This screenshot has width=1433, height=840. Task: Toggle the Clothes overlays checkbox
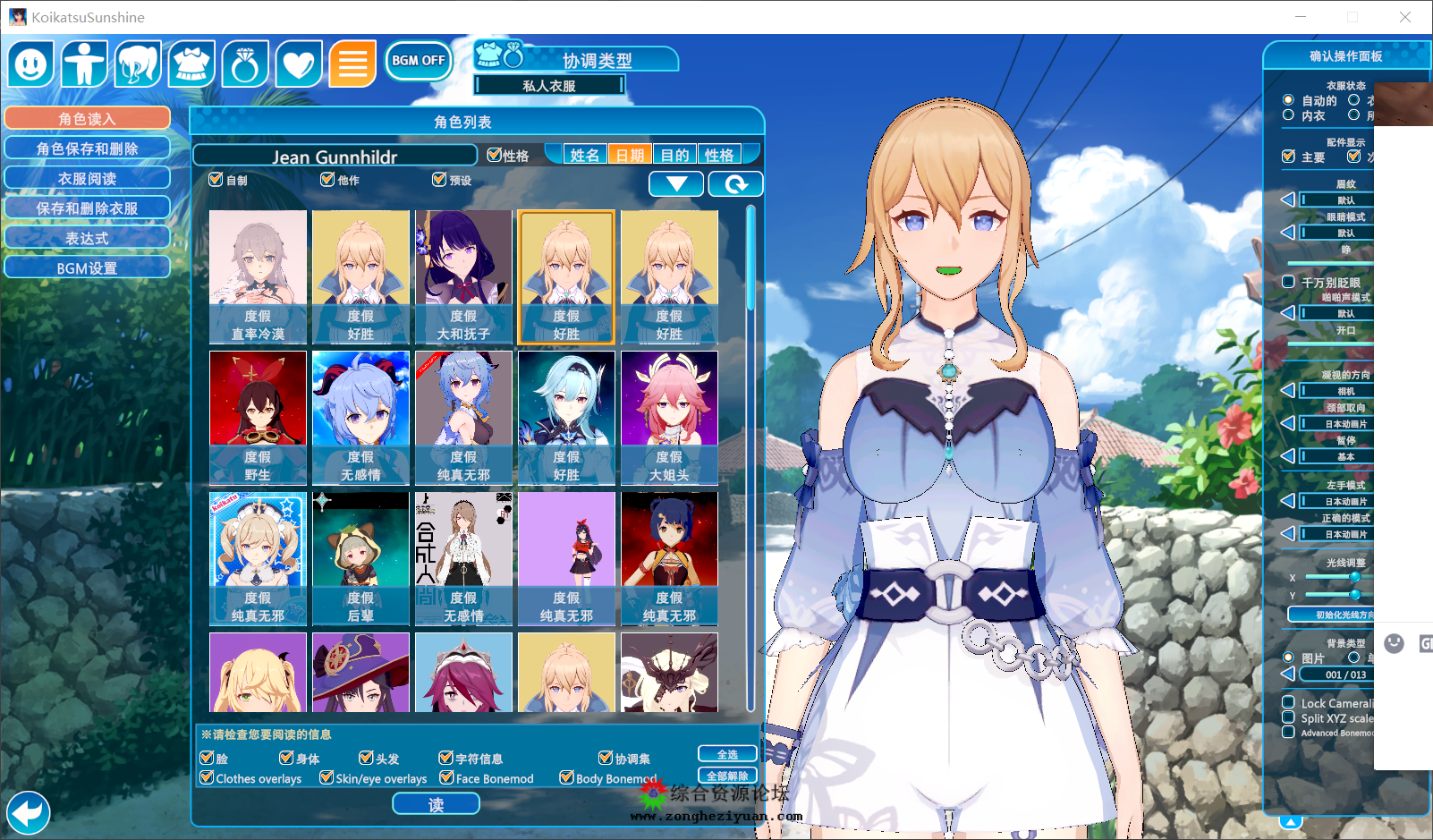(208, 778)
